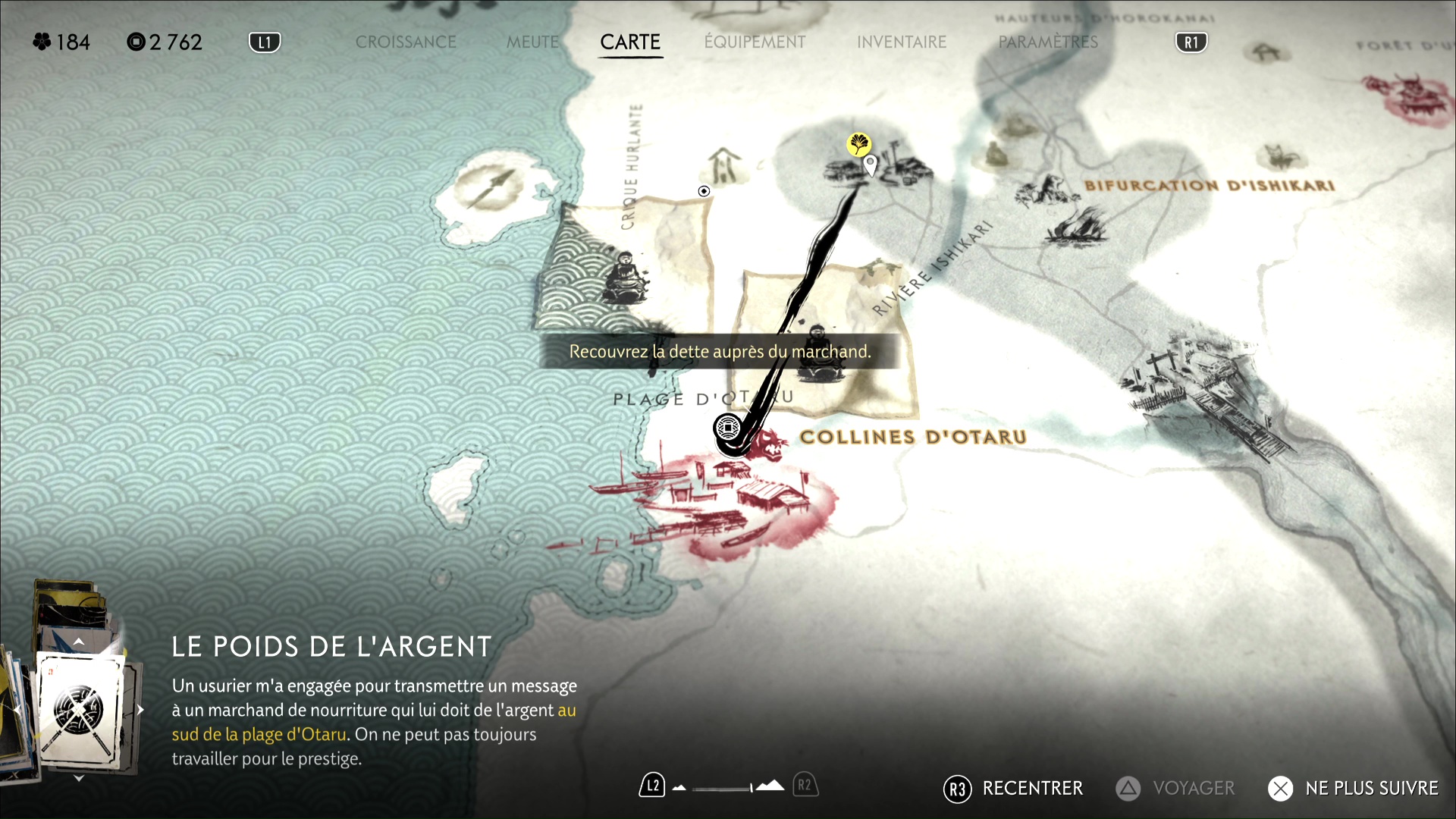1456x819 pixels.
Task: Open the Inventaire tab
Action: 902,42
